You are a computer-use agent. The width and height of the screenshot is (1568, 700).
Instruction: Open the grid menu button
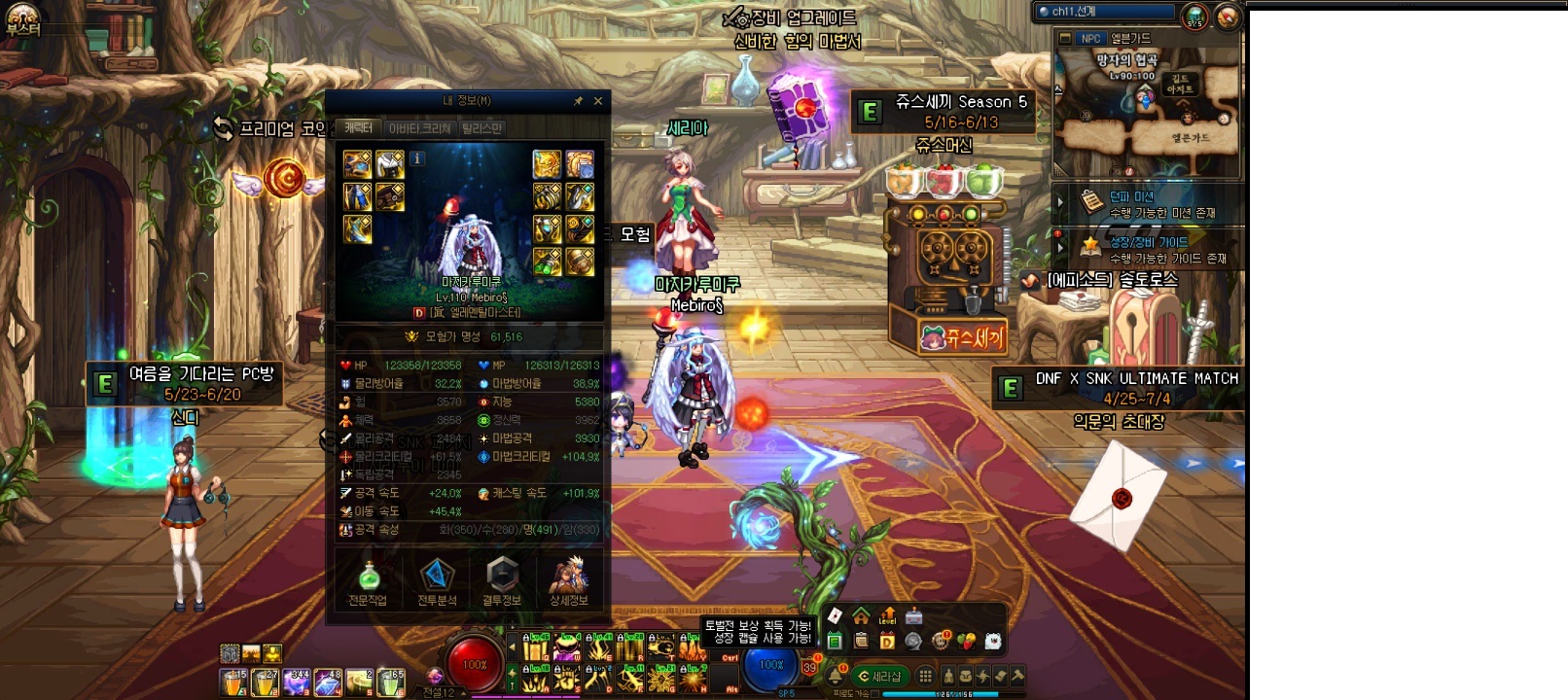coord(925,676)
